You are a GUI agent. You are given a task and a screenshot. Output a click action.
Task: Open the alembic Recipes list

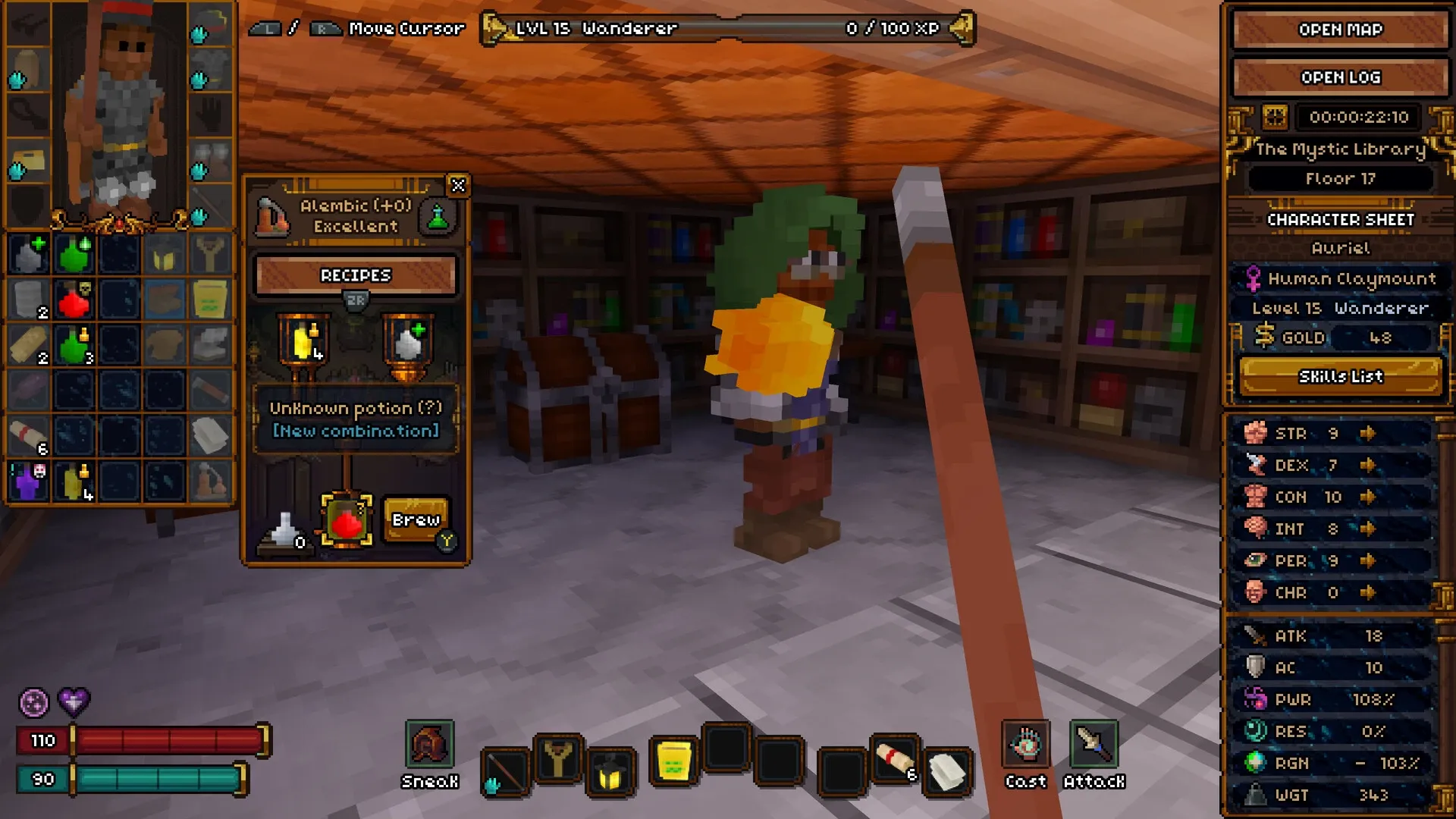(356, 275)
